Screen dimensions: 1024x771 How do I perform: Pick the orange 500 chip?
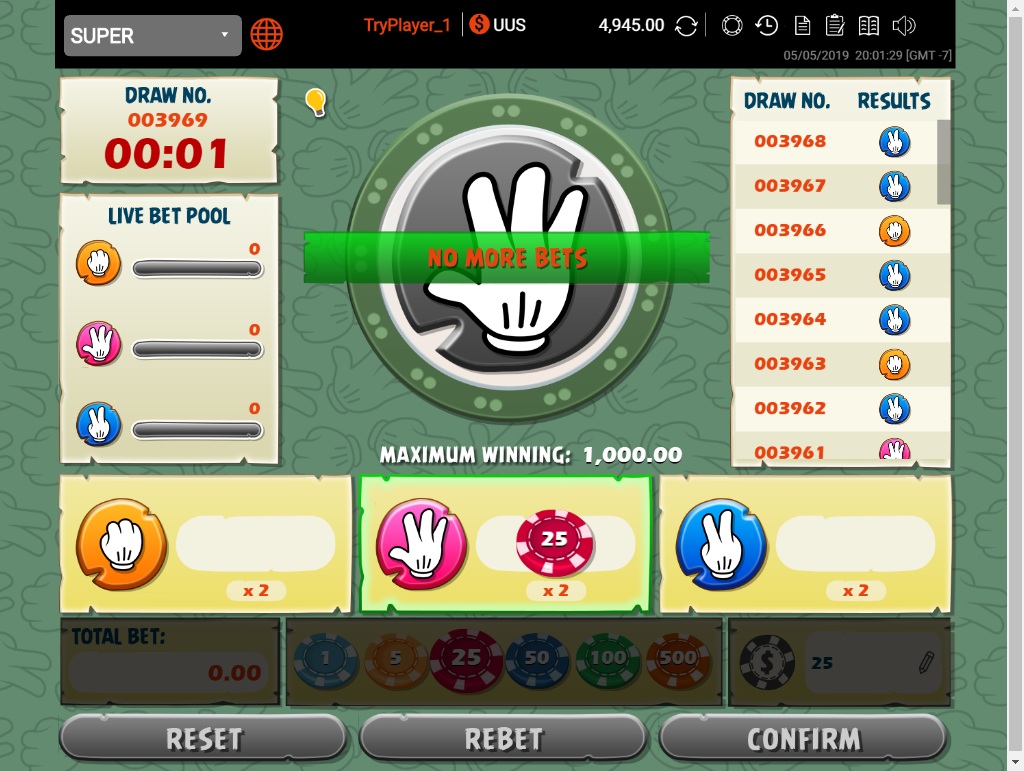pos(678,659)
